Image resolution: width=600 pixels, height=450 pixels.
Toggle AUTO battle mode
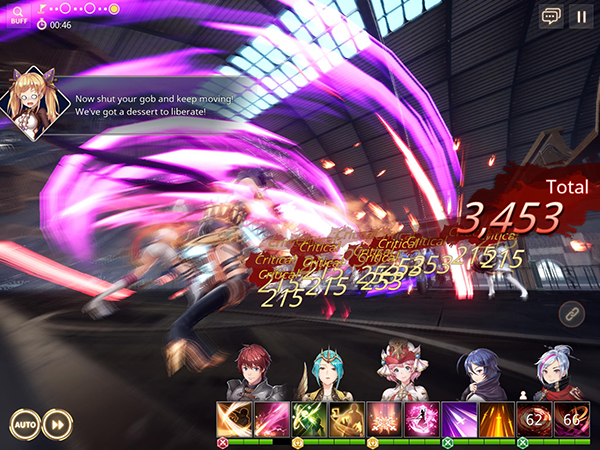click(25, 423)
